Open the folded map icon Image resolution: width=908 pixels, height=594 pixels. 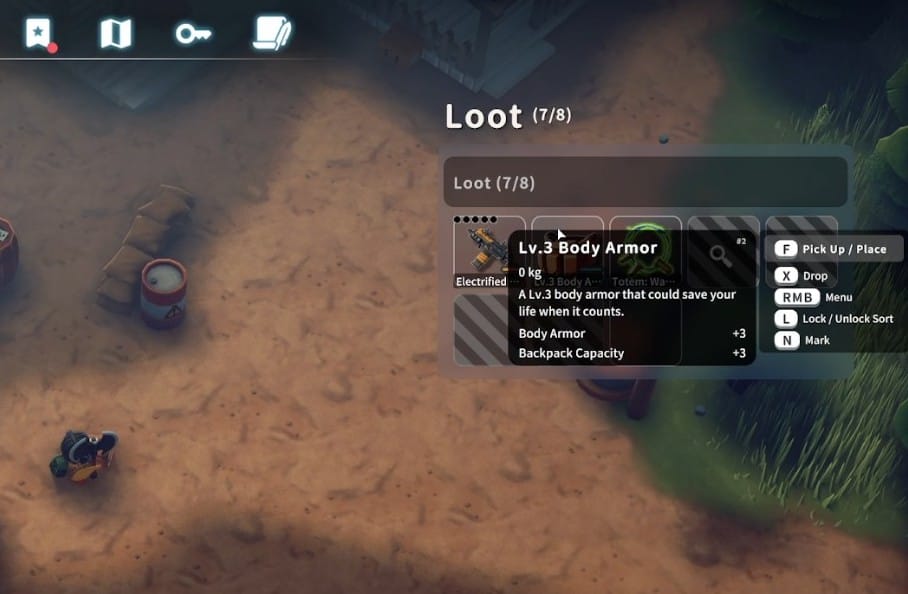116,33
